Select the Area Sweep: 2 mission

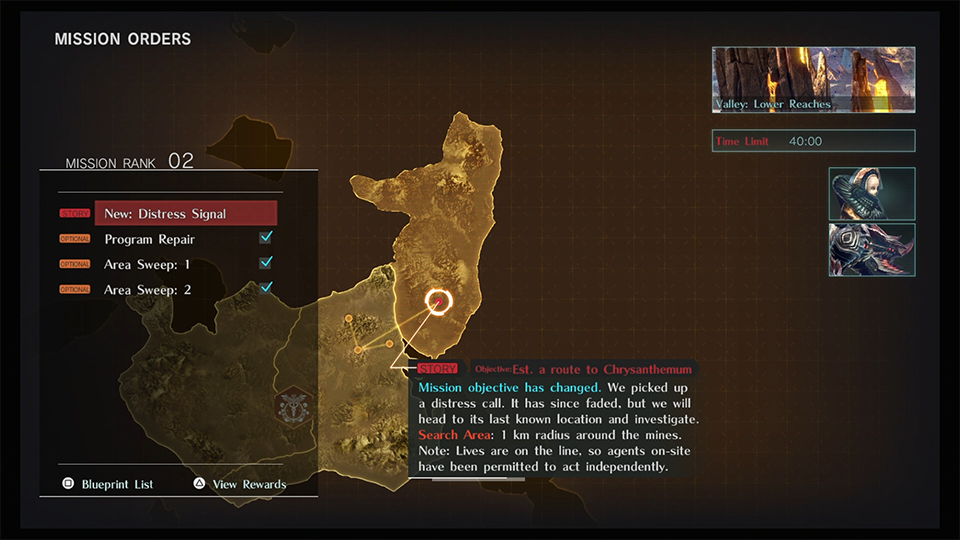point(147,289)
